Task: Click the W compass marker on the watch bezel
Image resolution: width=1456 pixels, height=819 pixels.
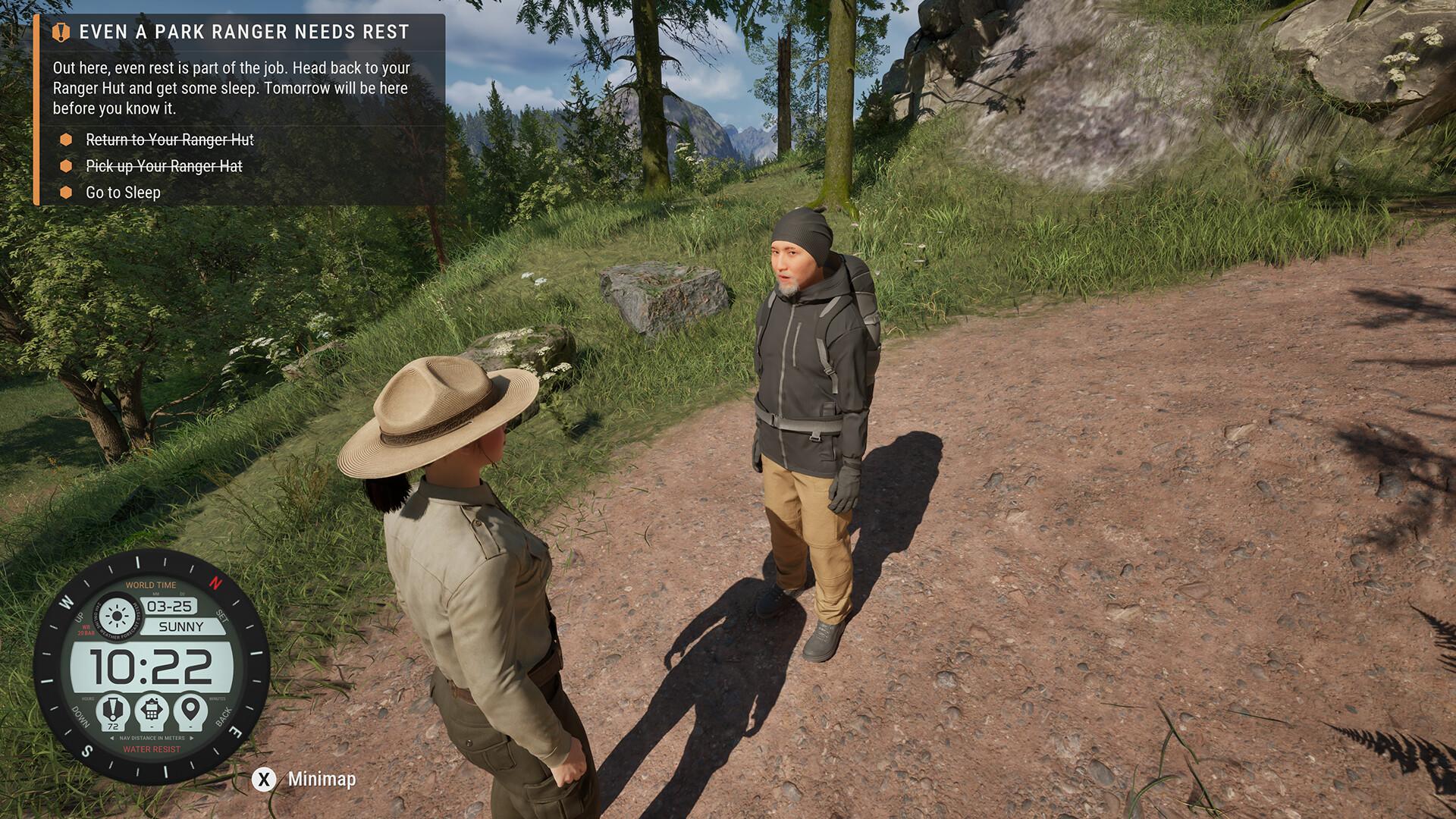Action: tap(65, 601)
